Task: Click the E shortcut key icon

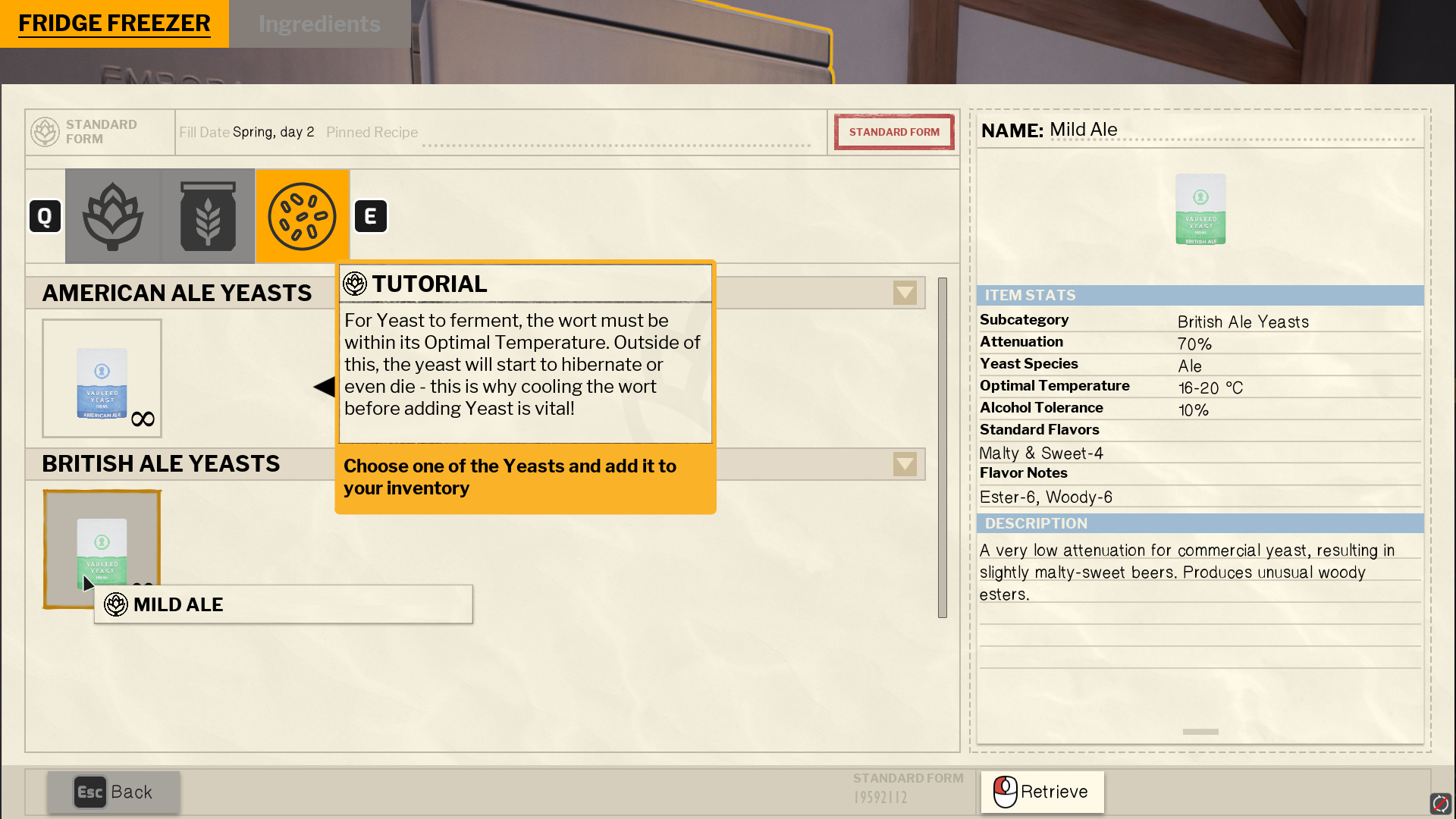Action: click(371, 215)
